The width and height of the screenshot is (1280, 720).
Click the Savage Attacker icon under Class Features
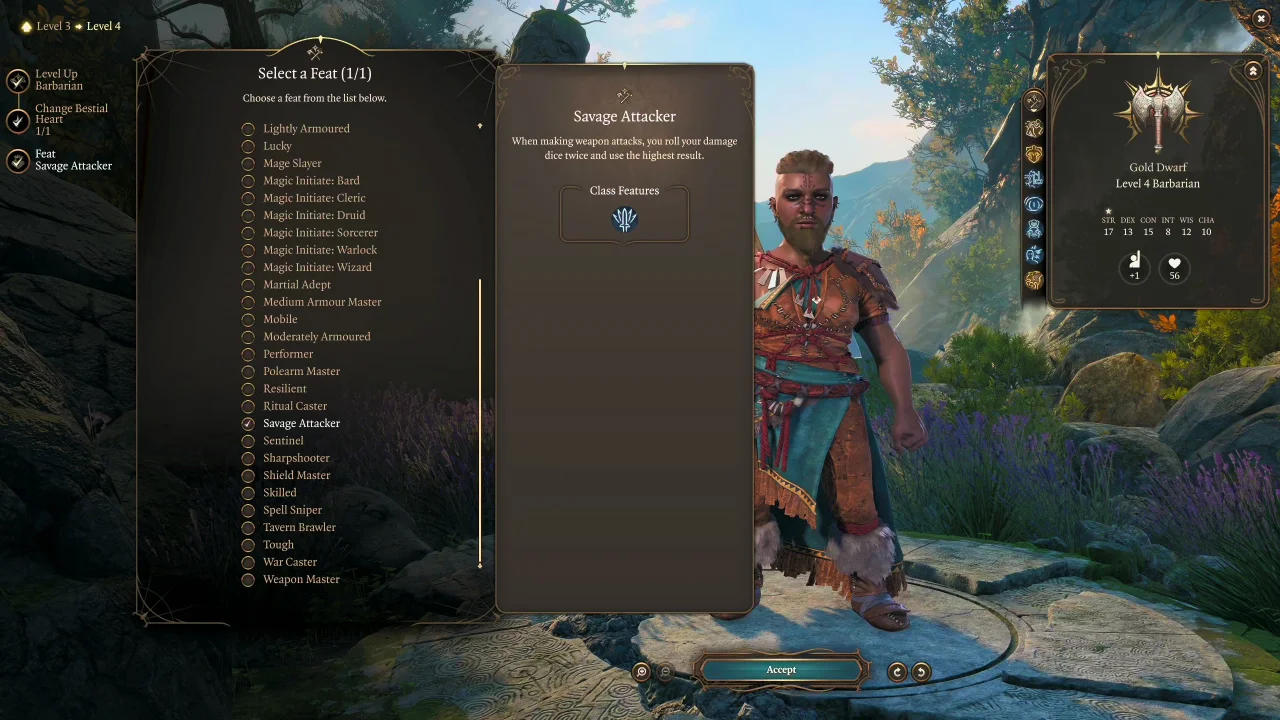[x=624, y=220]
